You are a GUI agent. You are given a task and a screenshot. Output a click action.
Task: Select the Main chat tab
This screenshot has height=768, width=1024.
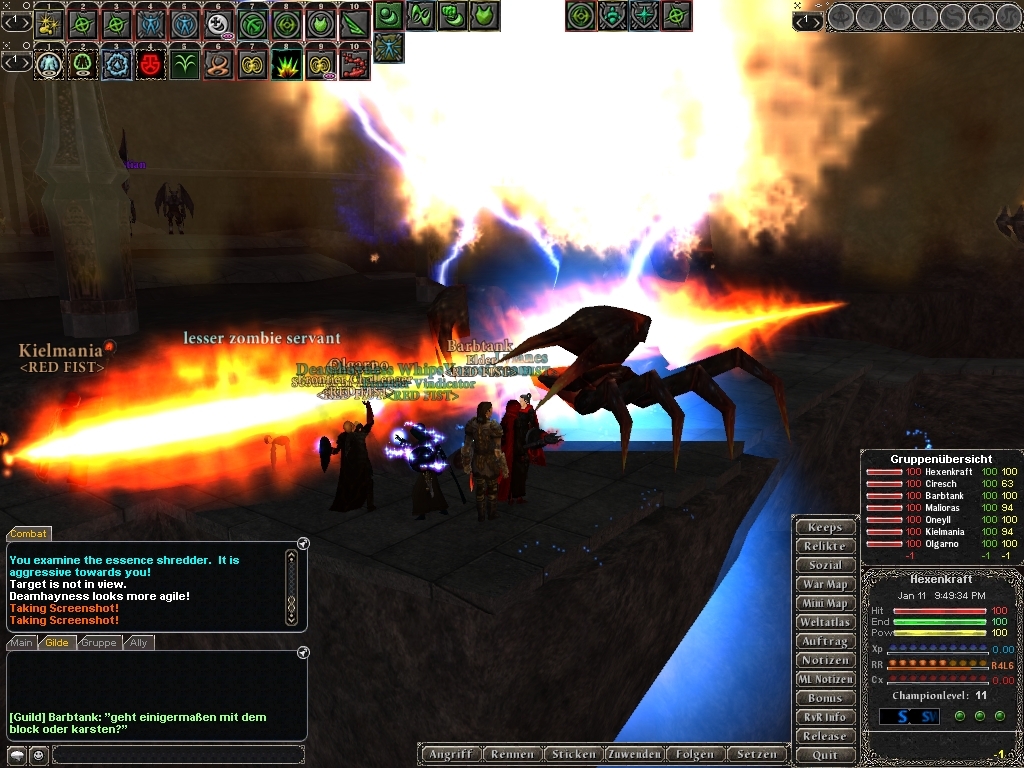click(x=22, y=643)
